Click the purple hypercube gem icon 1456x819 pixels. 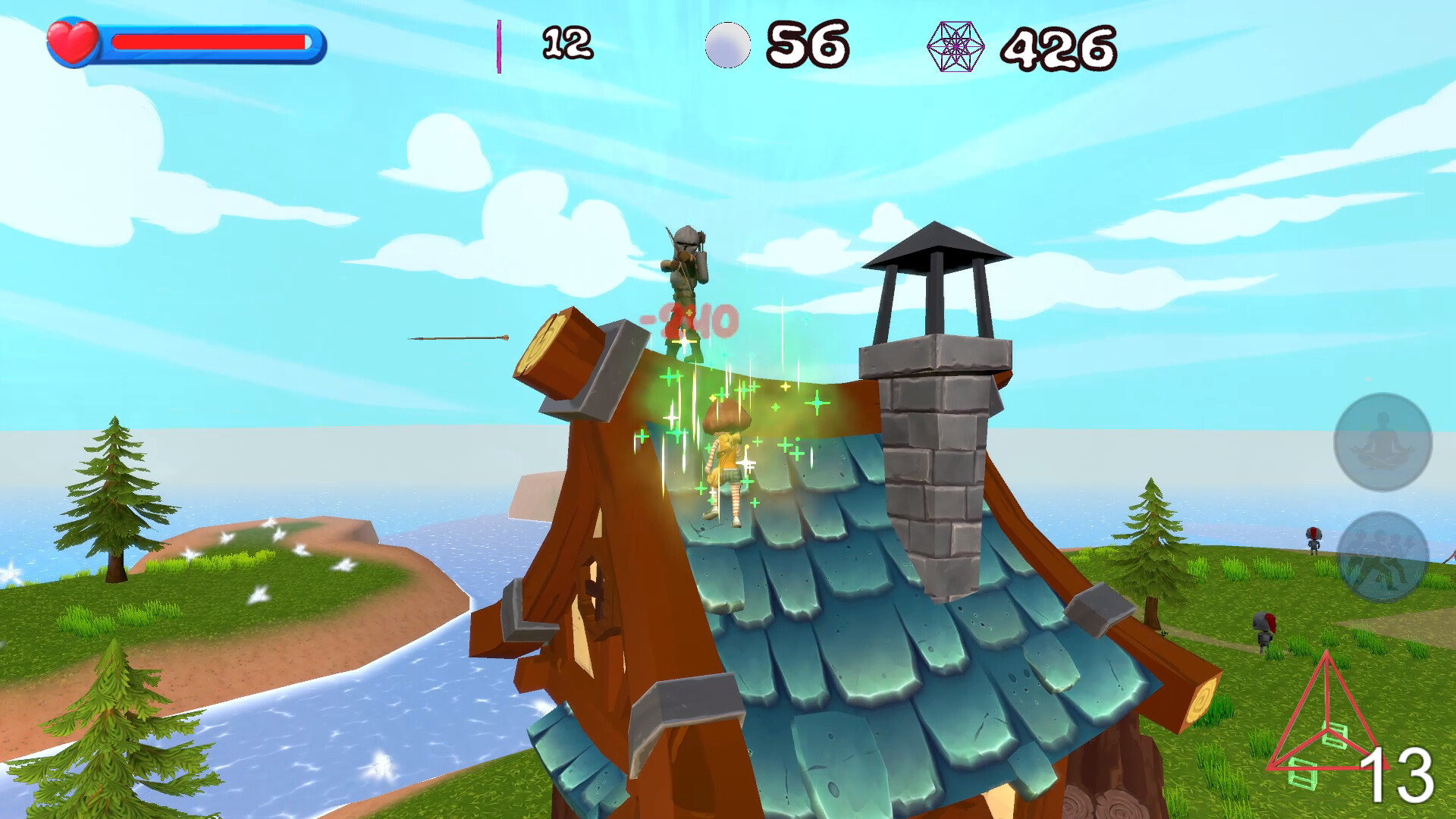click(955, 48)
